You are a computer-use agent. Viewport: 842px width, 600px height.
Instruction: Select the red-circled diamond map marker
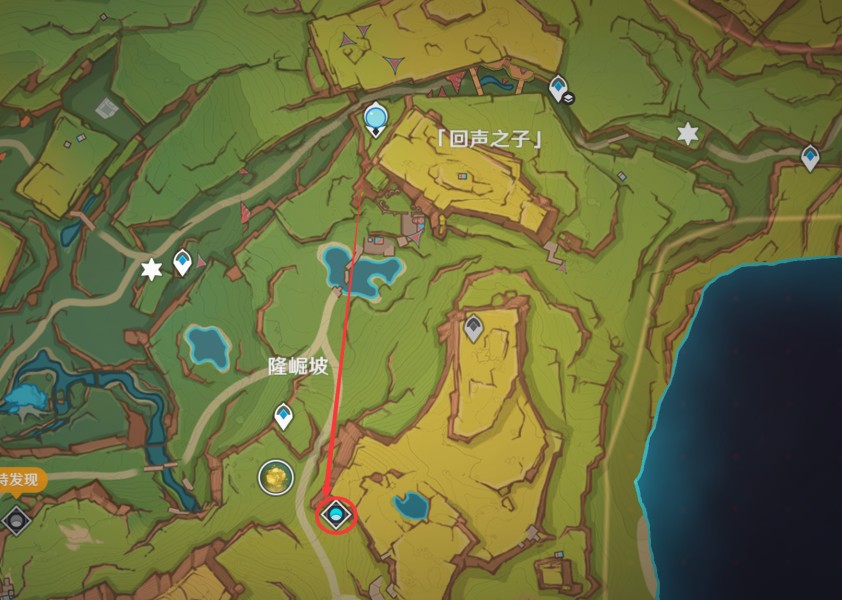[337, 516]
